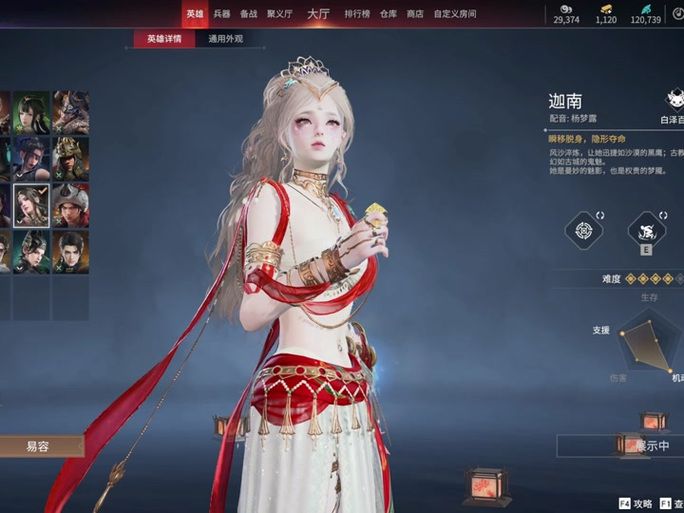Select the hero with the spiked golden helmet
This screenshot has width=684, height=513.
point(71,158)
